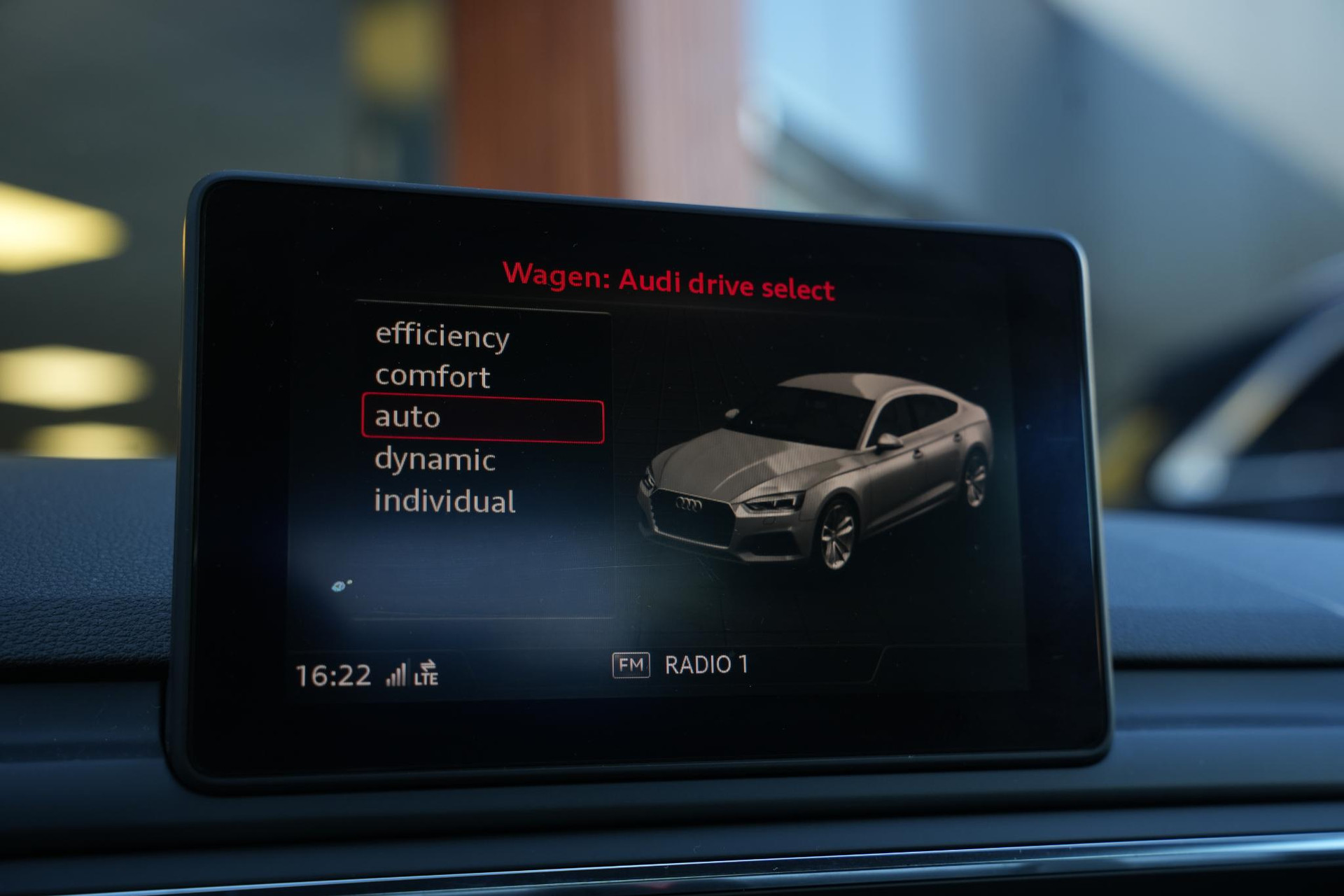Open the individual mode settings

point(445,501)
